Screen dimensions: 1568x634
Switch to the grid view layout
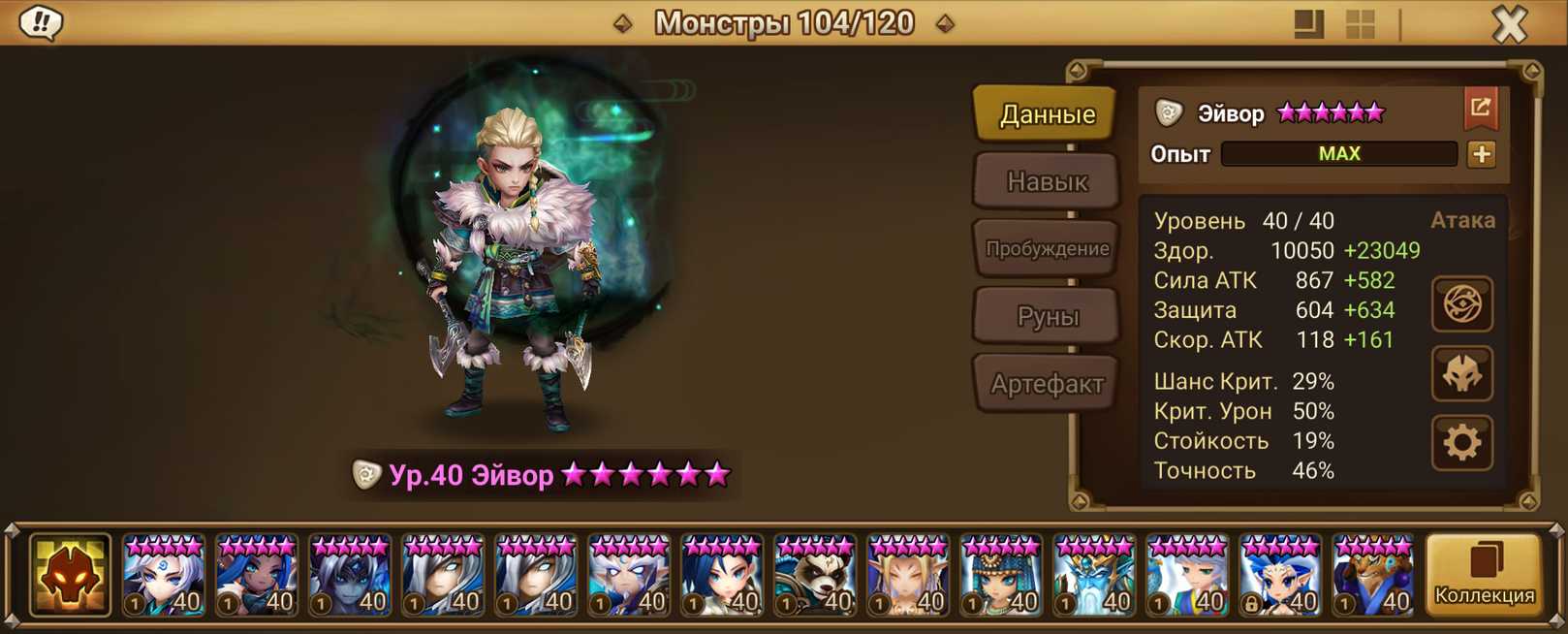1361,23
